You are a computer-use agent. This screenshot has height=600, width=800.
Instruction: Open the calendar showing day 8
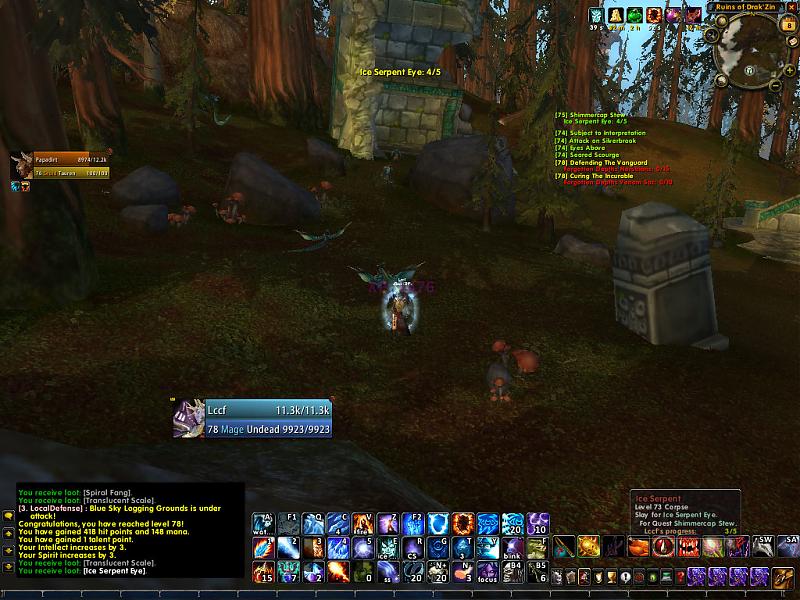tap(787, 25)
